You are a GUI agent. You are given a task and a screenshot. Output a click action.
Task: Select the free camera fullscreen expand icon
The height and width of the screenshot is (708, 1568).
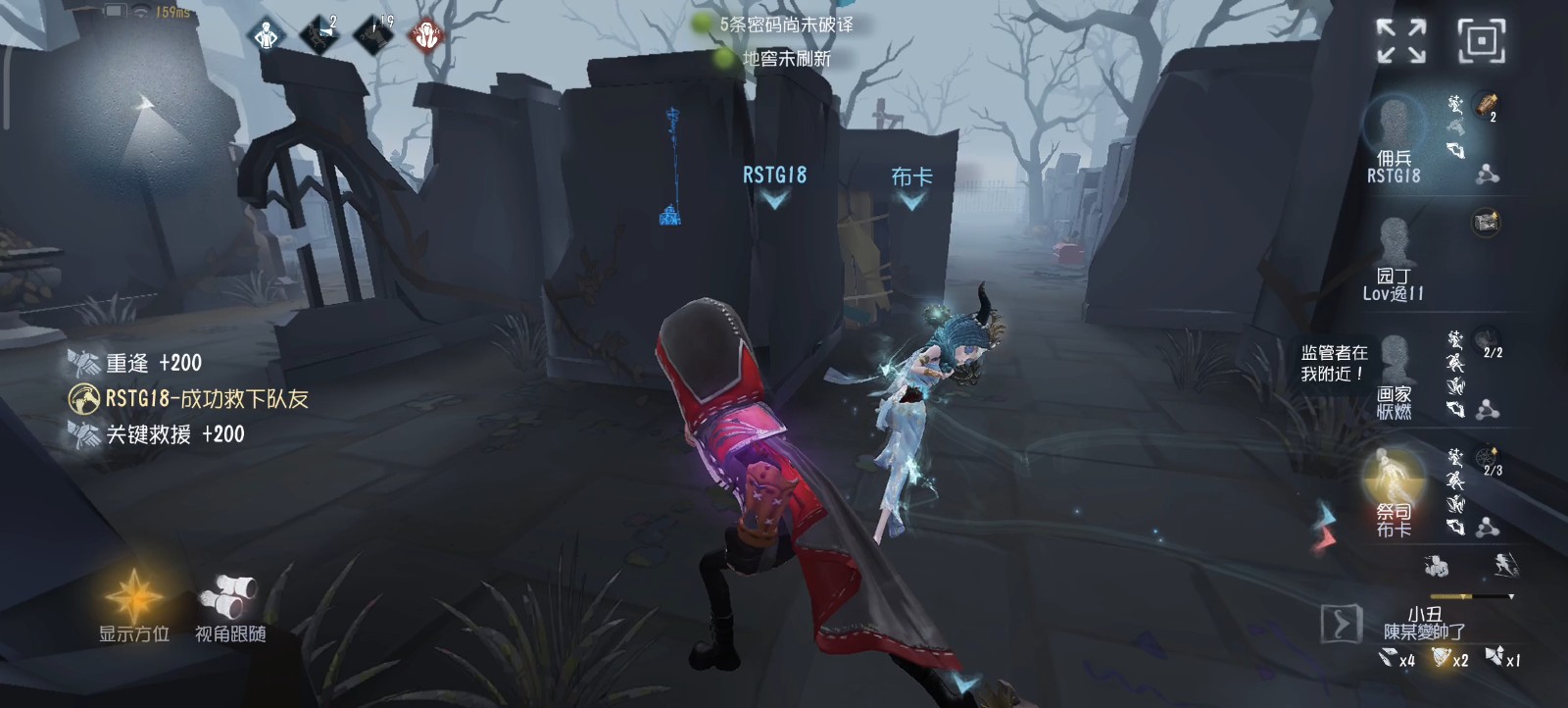1399,39
